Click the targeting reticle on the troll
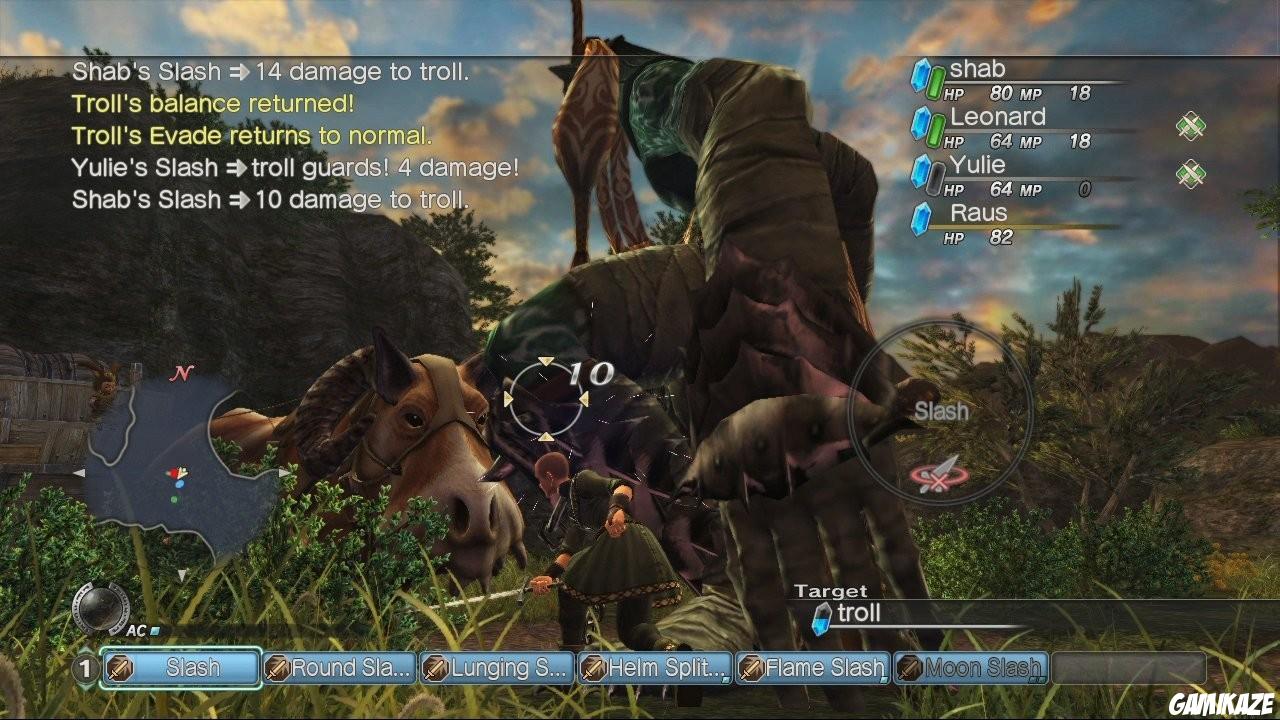 point(545,398)
